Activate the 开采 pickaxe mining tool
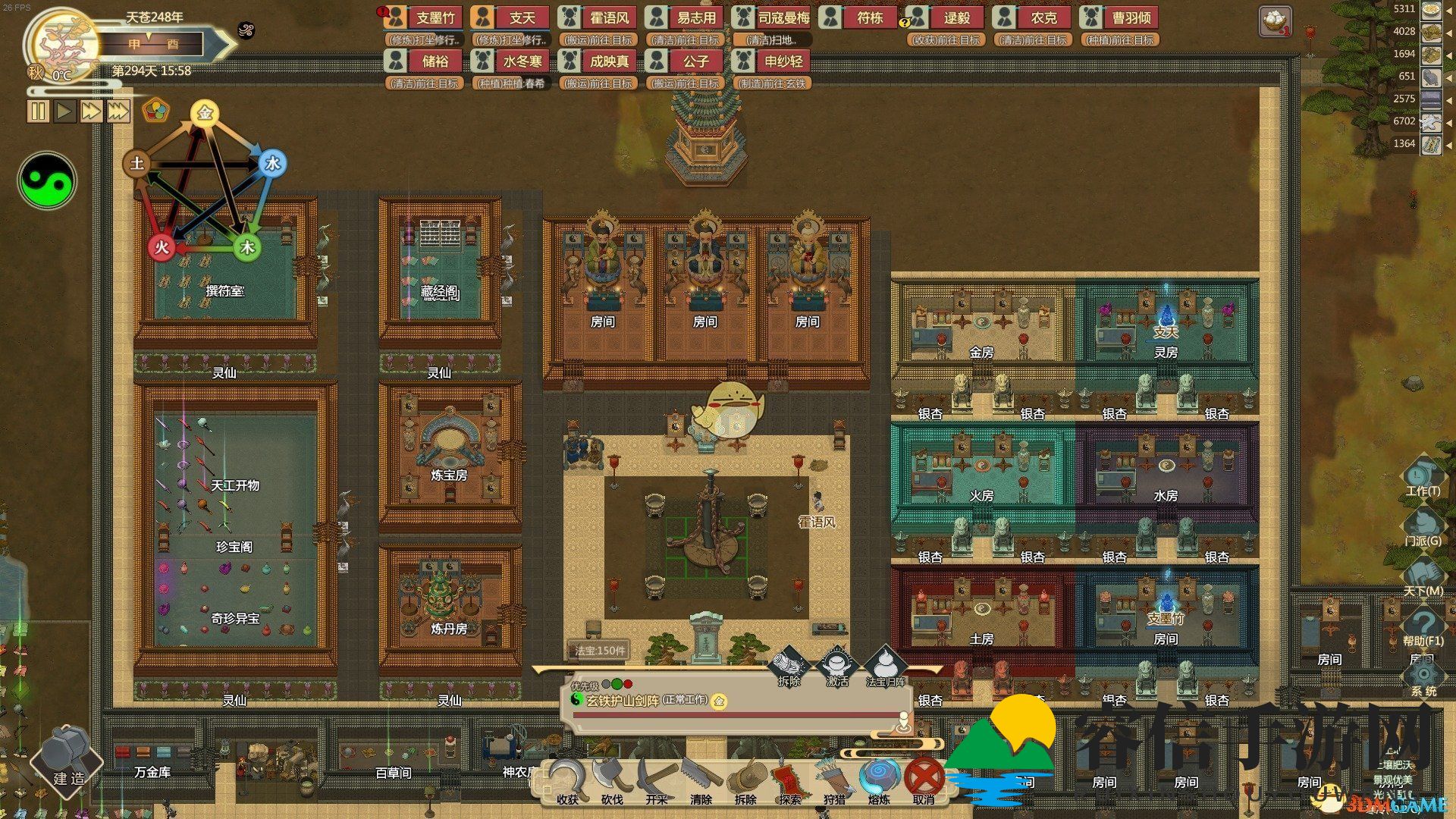 pyautogui.click(x=657, y=780)
